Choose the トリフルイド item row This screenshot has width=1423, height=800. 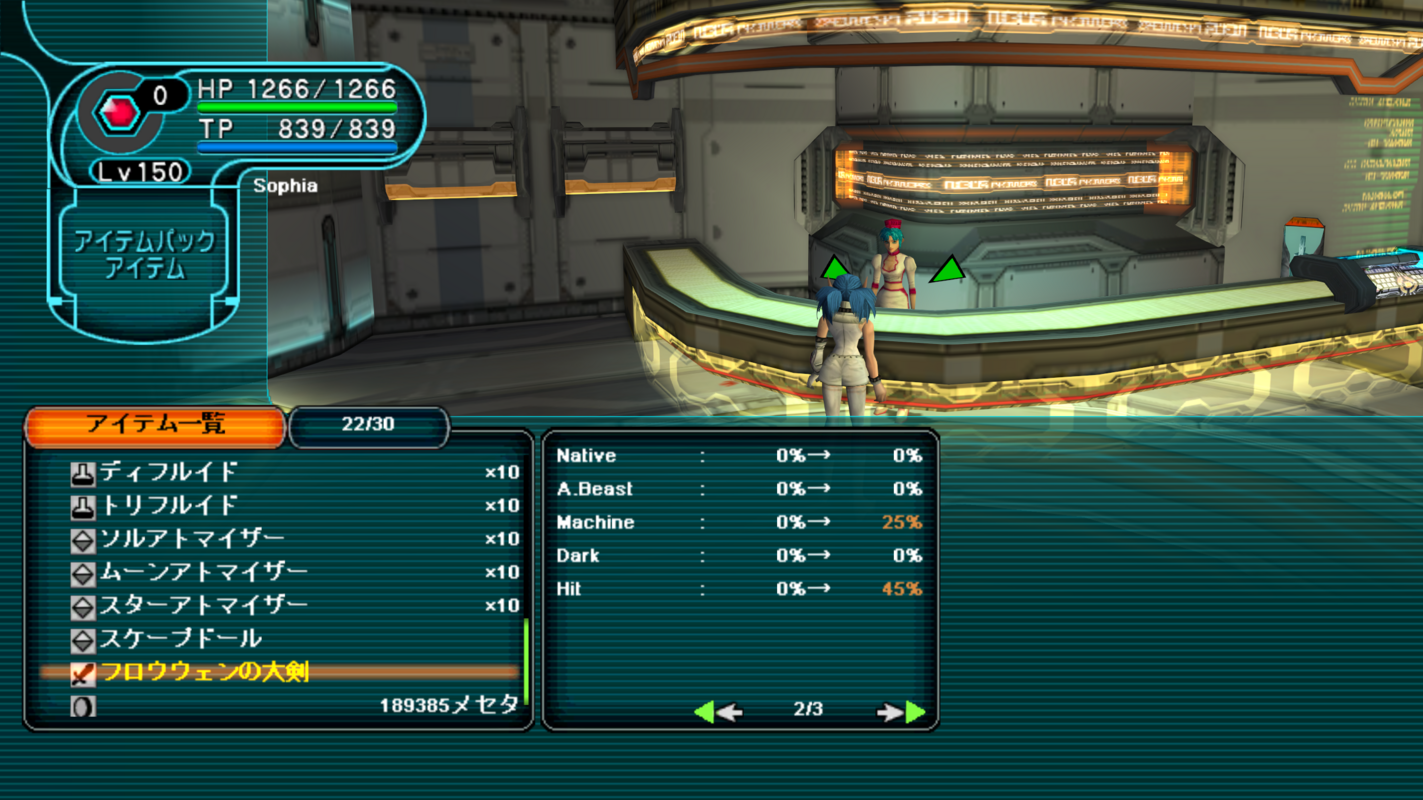[280, 505]
